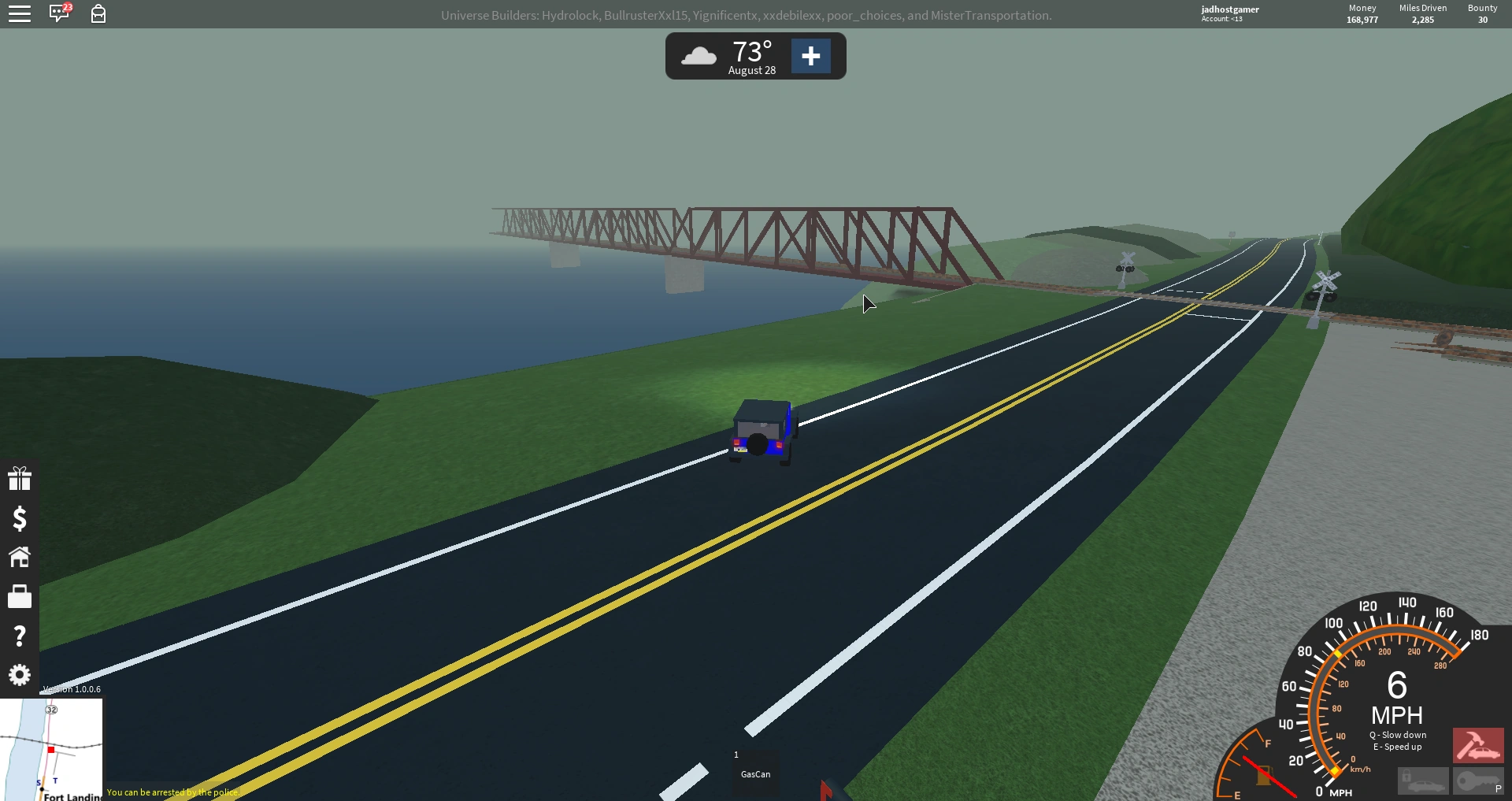Screen dimensions: 1512x801
Task: Open the money menu on the sidebar
Action: [x=20, y=520]
